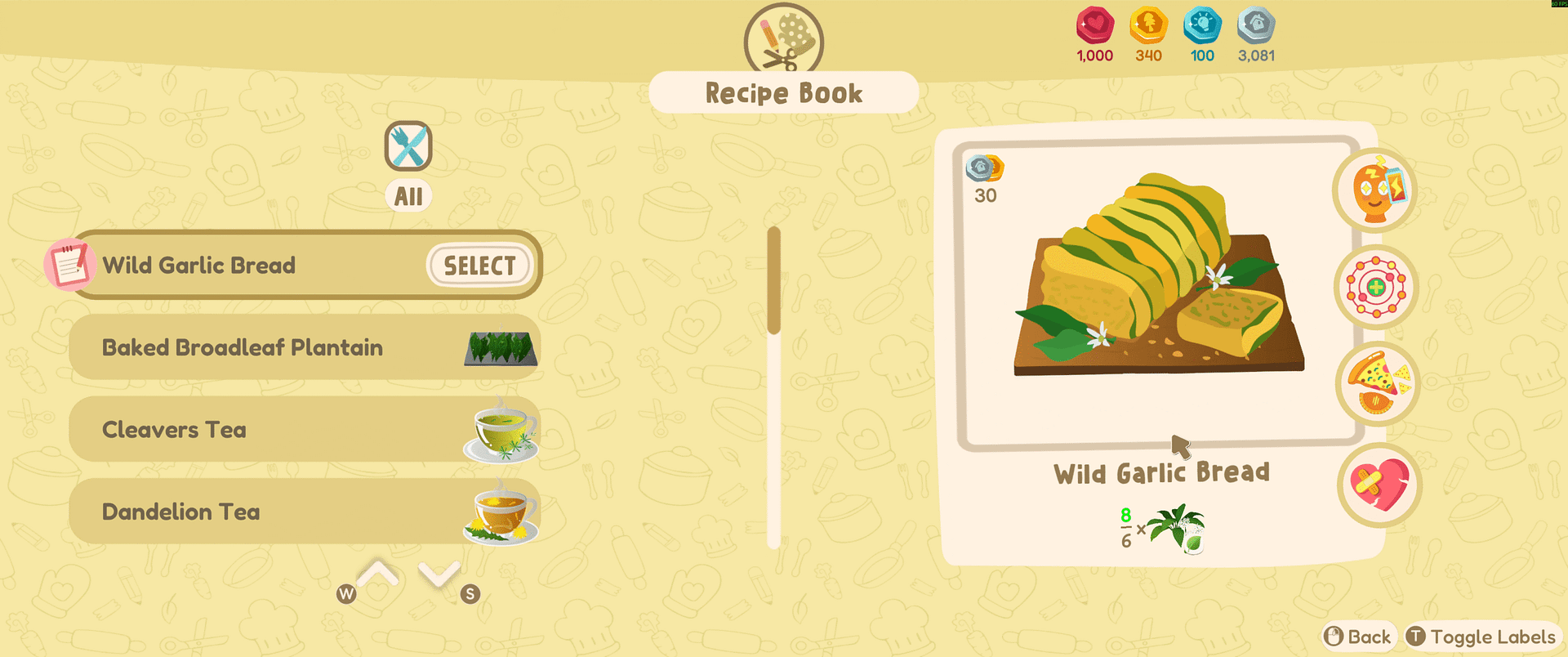Pick the Dandelion Tea recipe row

pos(304,512)
